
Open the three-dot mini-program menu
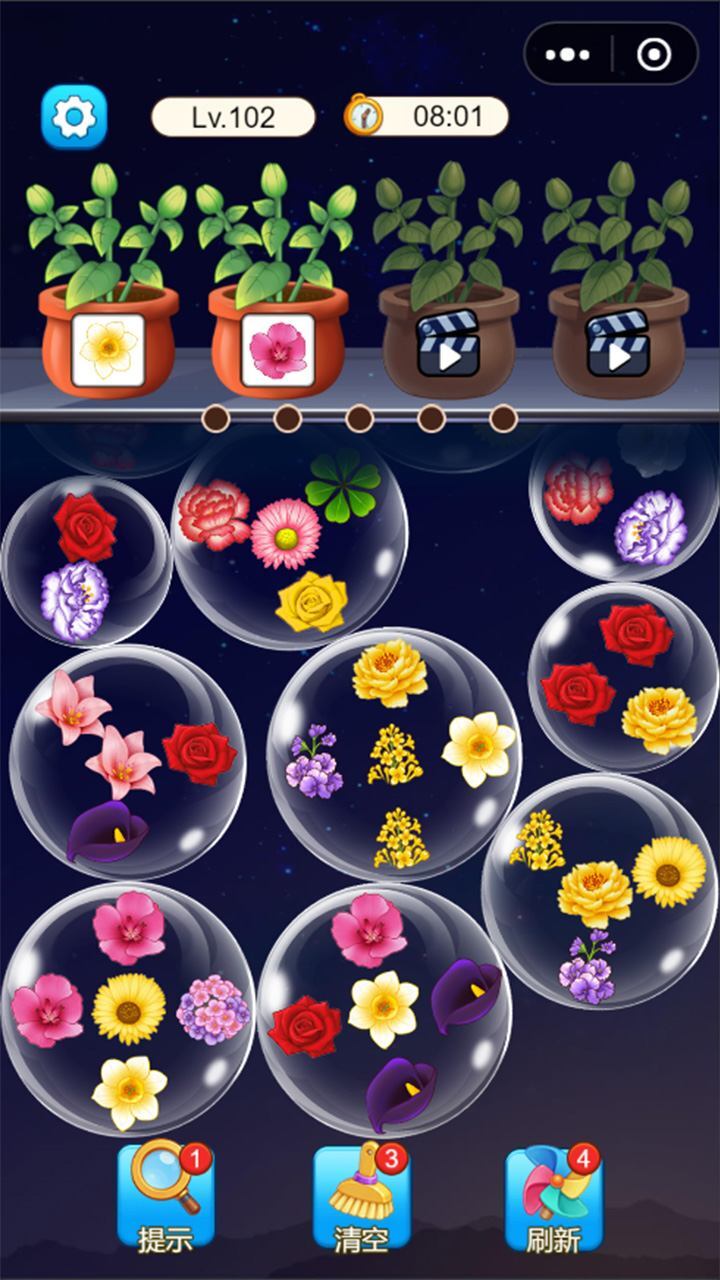[569, 54]
